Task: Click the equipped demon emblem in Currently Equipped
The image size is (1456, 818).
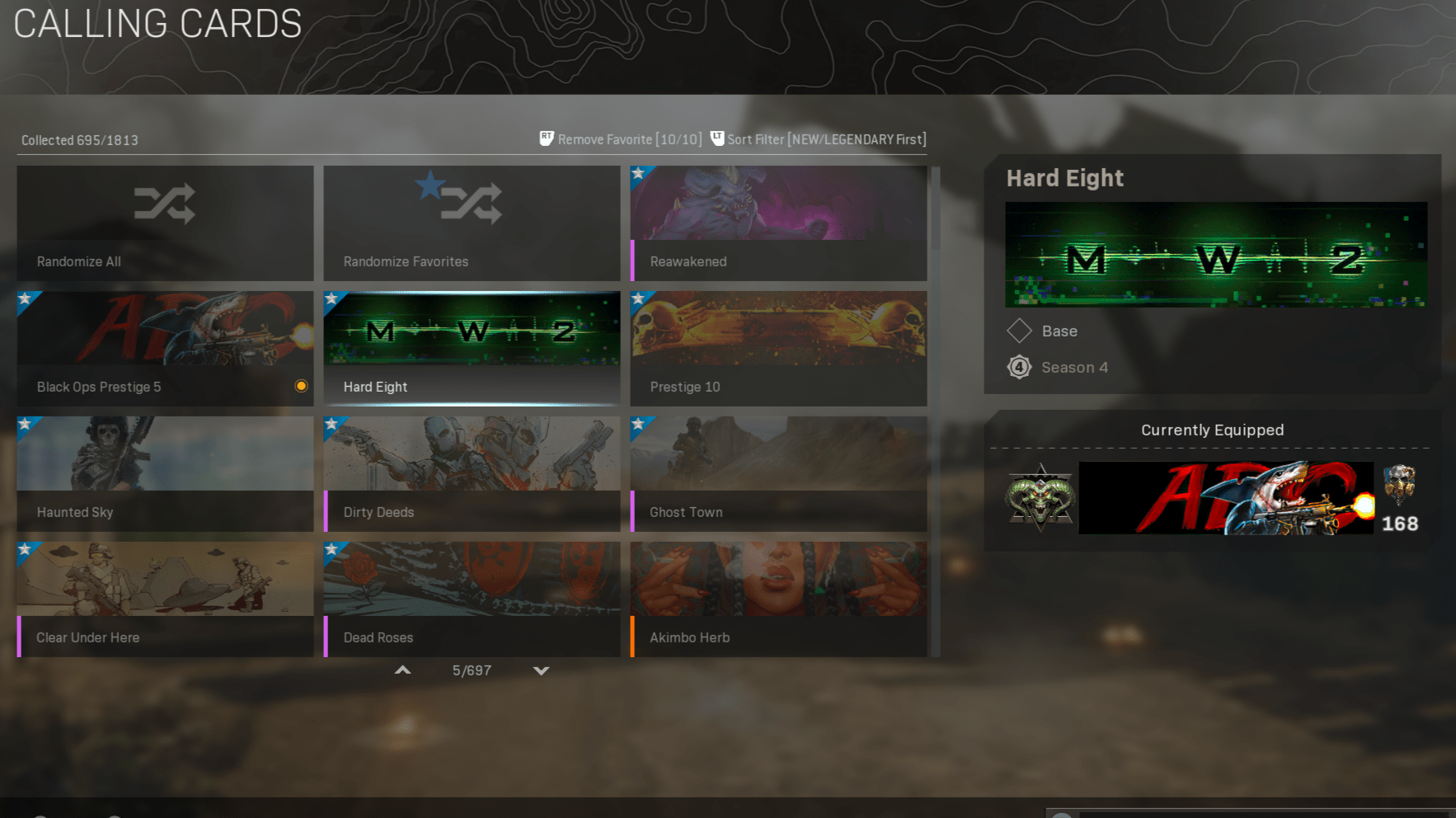Action: (1040, 496)
